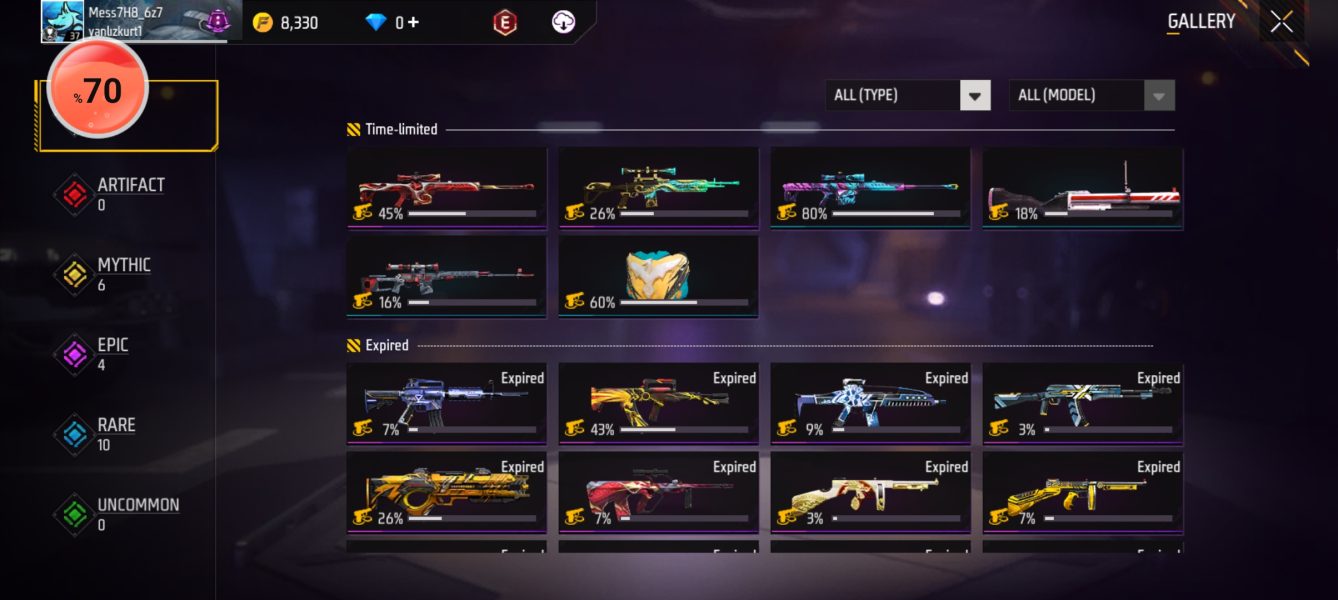Screen dimensions: 1338x600
Task: Select the gloo wall skin at 60%
Action: click(x=658, y=276)
